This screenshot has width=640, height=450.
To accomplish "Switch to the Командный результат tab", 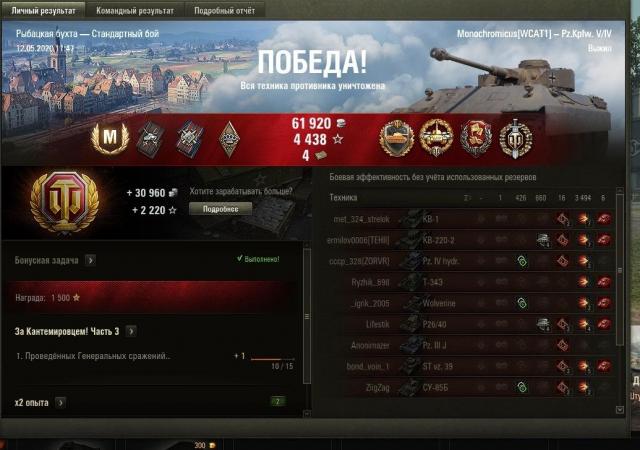I will point(134,11).
